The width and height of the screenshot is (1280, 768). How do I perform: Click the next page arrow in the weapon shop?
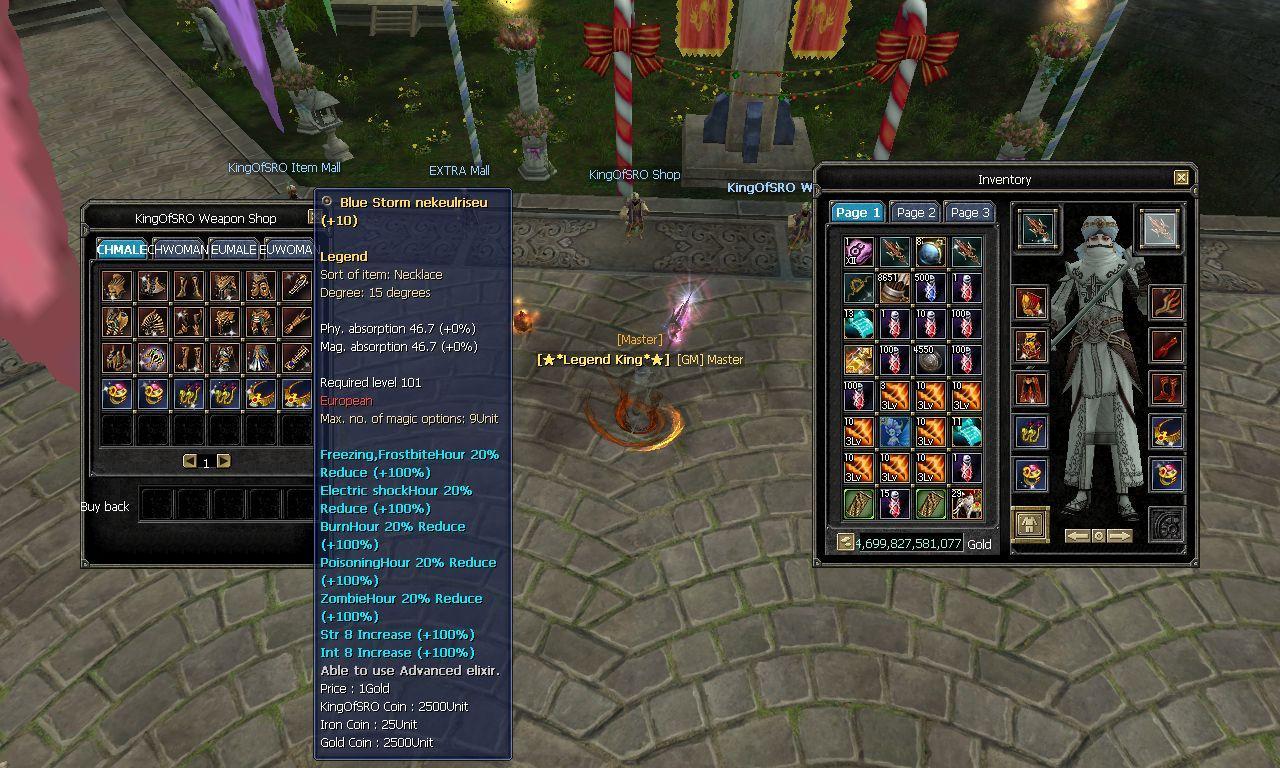pos(223,461)
